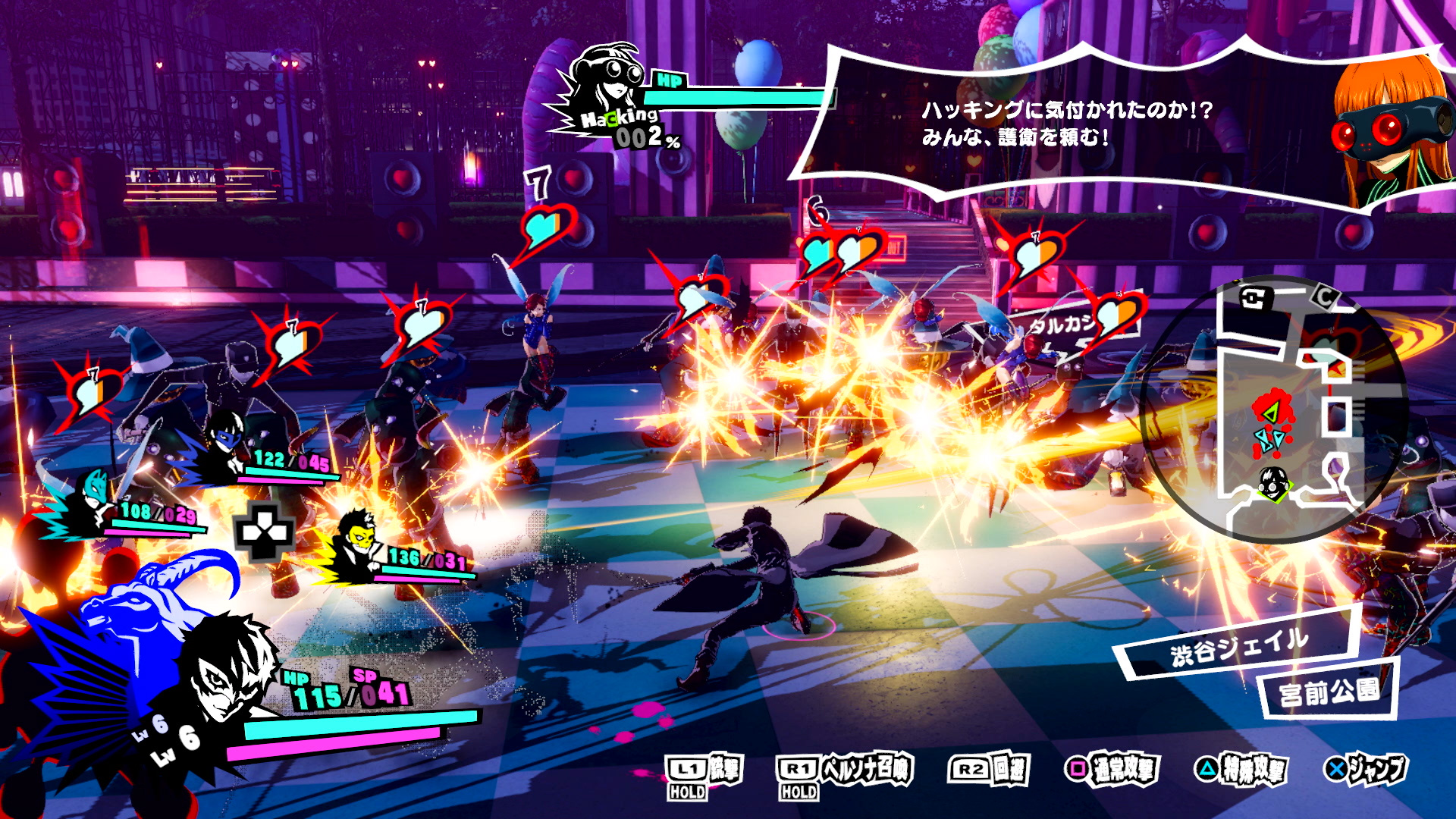Click the D-pad party switch icon
Screen dimensions: 1456x819
tap(264, 532)
